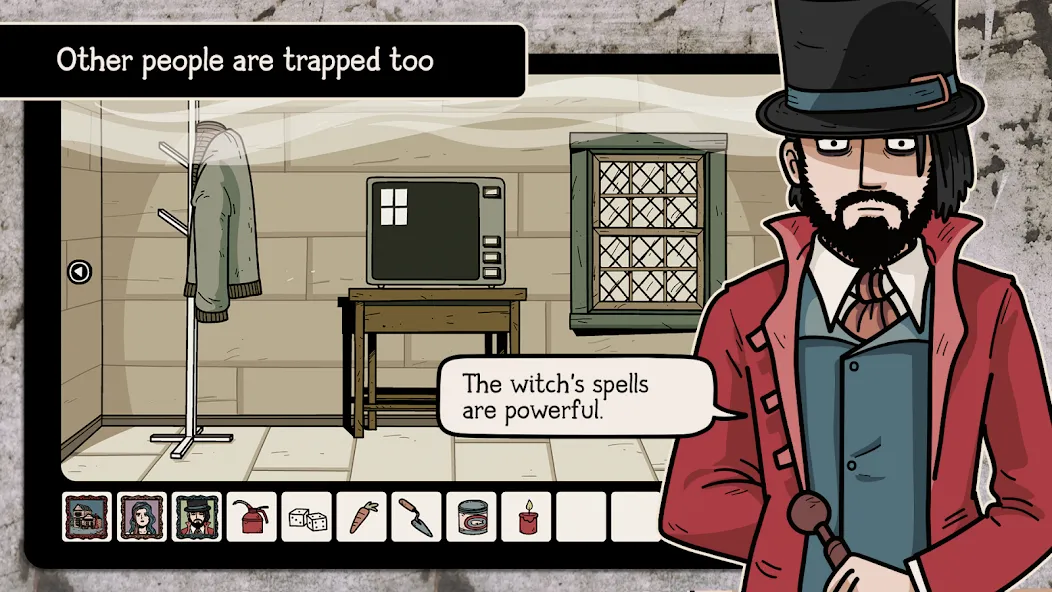Select the framed house picture in inventory

pyautogui.click(x=87, y=517)
